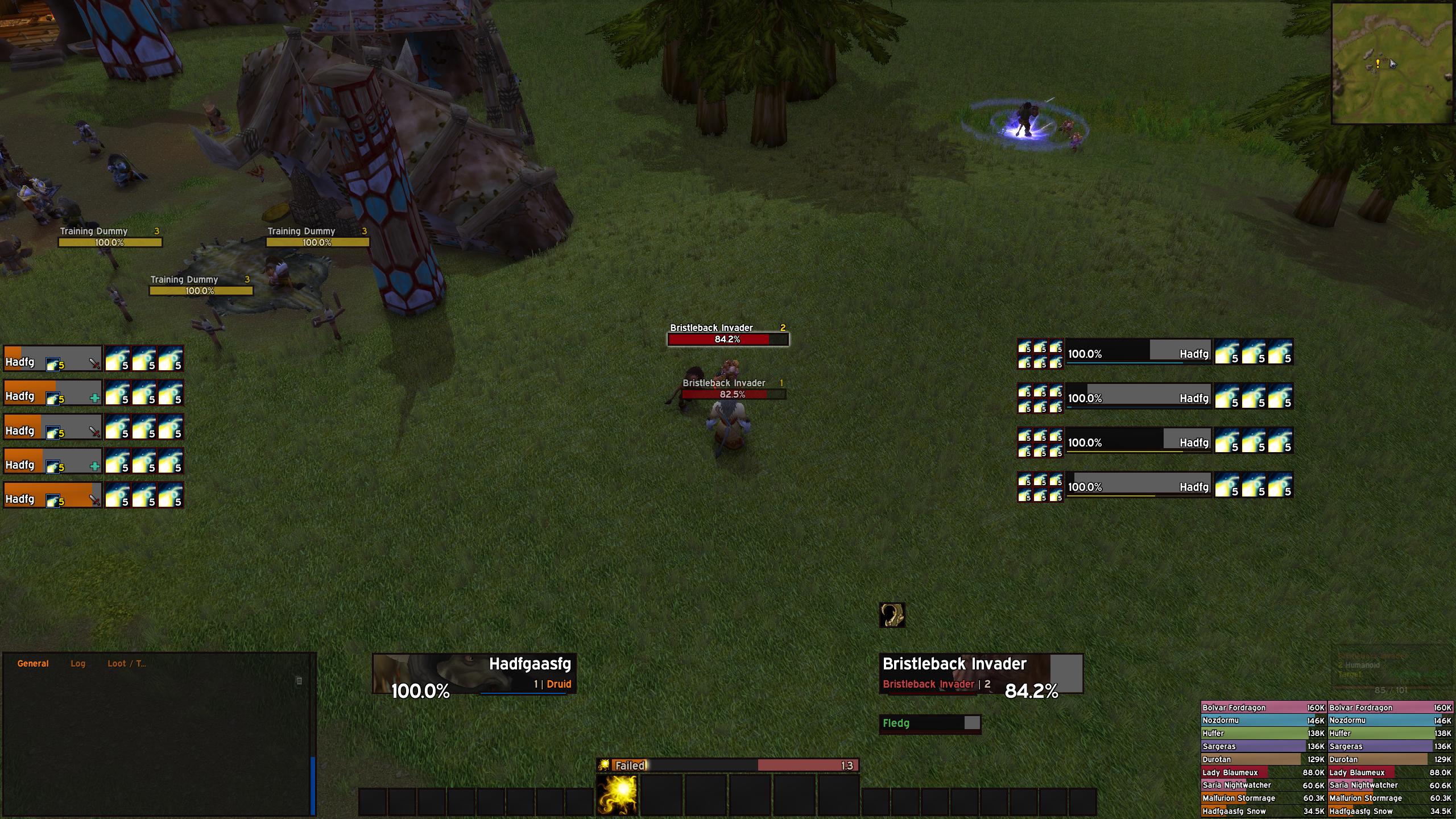The image size is (1456, 819).
Task: Click the Bristleback Invader nameplate health bar at 84.2%
Action: pyautogui.click(x=728, y=339)
